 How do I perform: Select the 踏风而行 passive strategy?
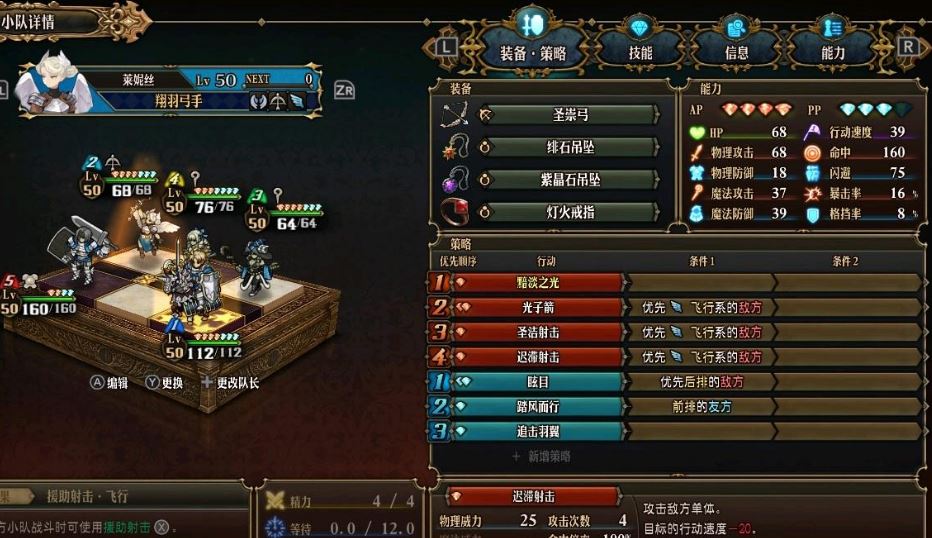point(539,407)
